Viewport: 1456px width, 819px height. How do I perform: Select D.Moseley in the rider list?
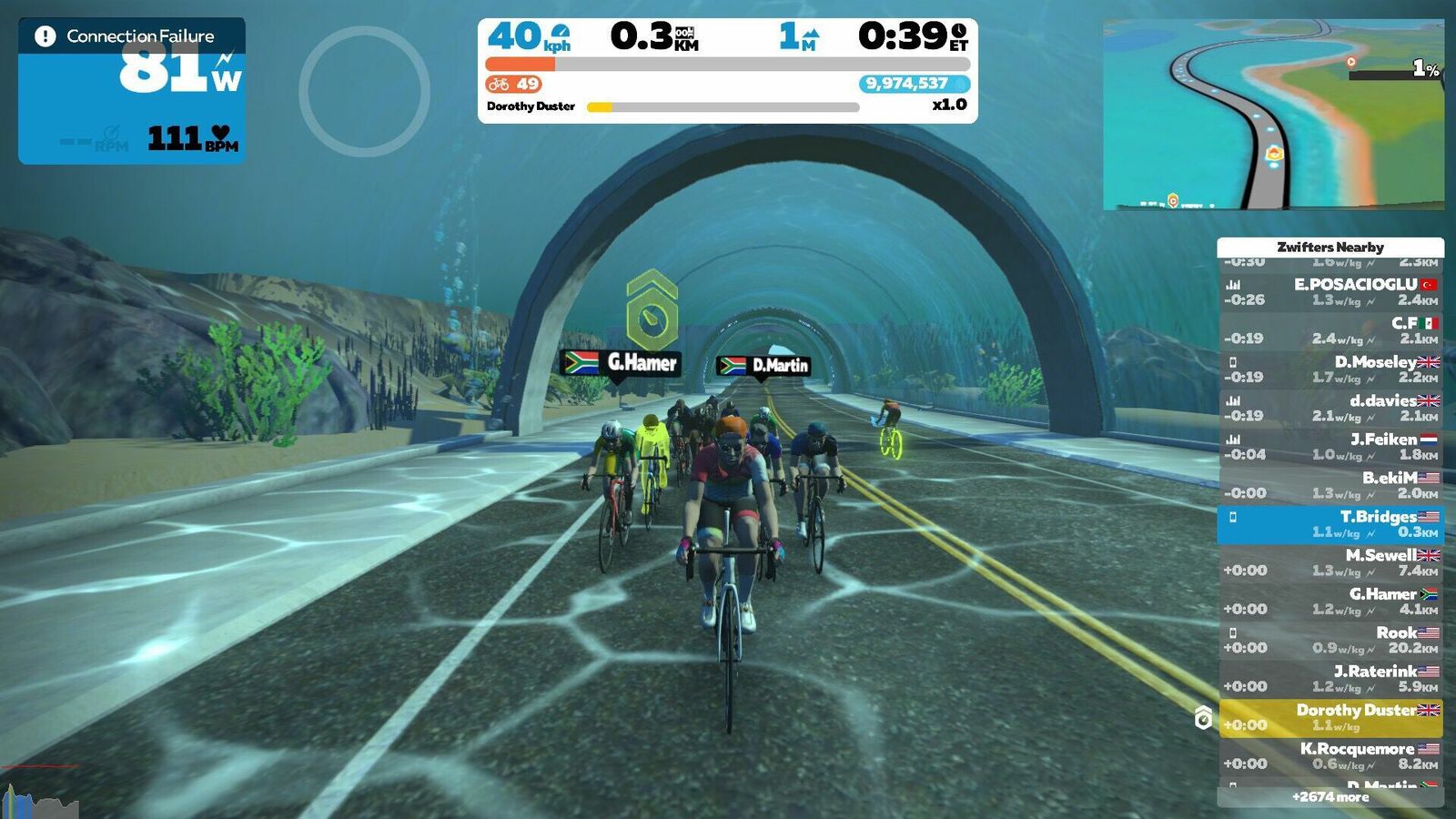(x=1330, y=369)
